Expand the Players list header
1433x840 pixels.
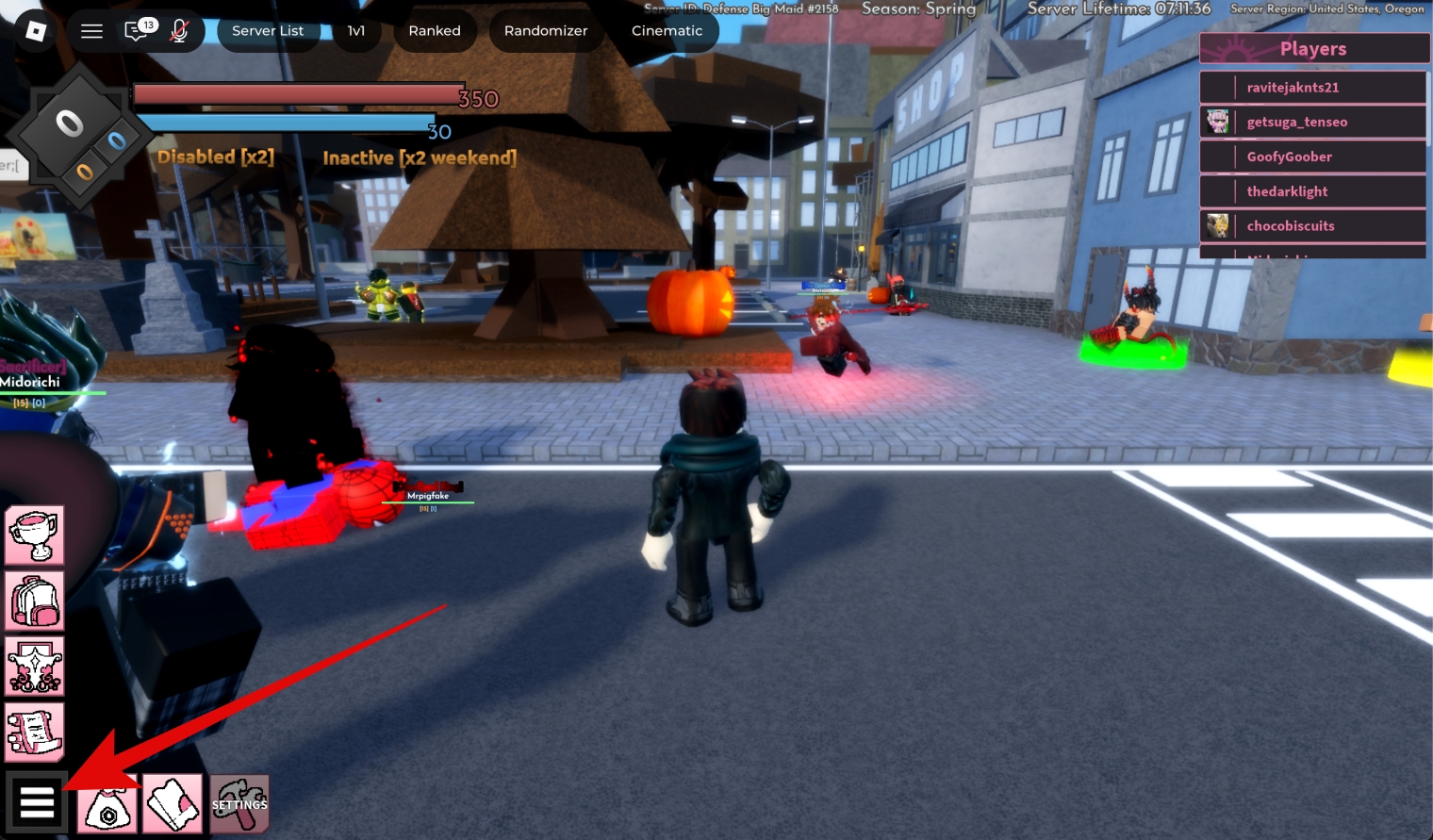point(1313,48)
